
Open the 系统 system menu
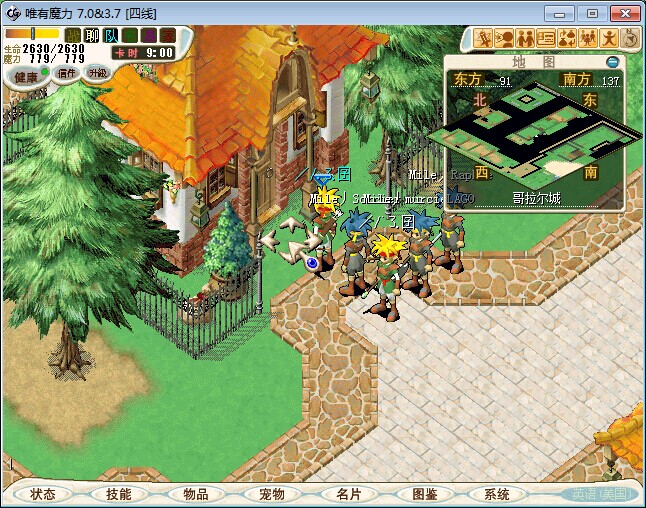[497, 494]
